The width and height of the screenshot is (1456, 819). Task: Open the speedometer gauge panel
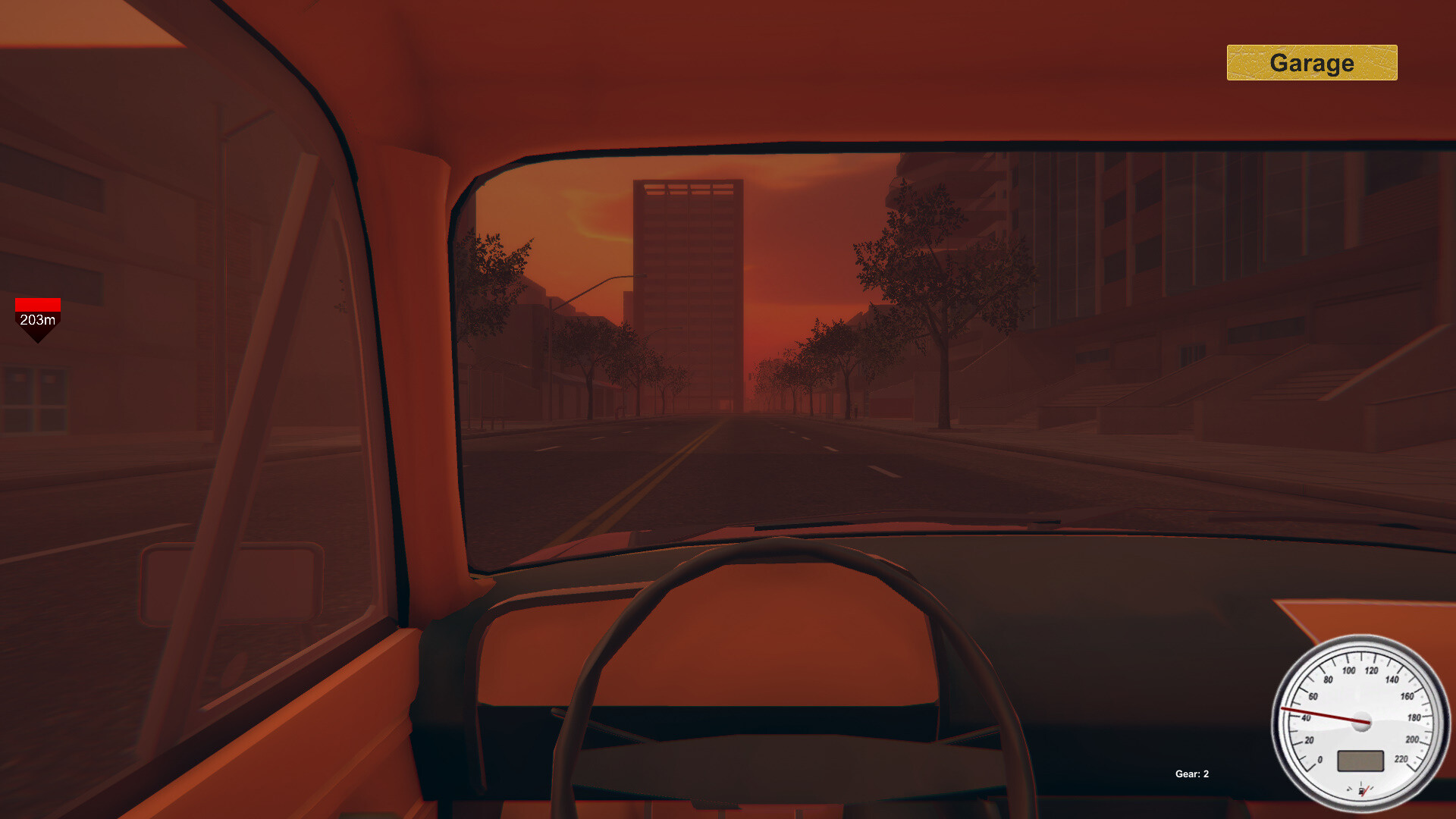1362,721
